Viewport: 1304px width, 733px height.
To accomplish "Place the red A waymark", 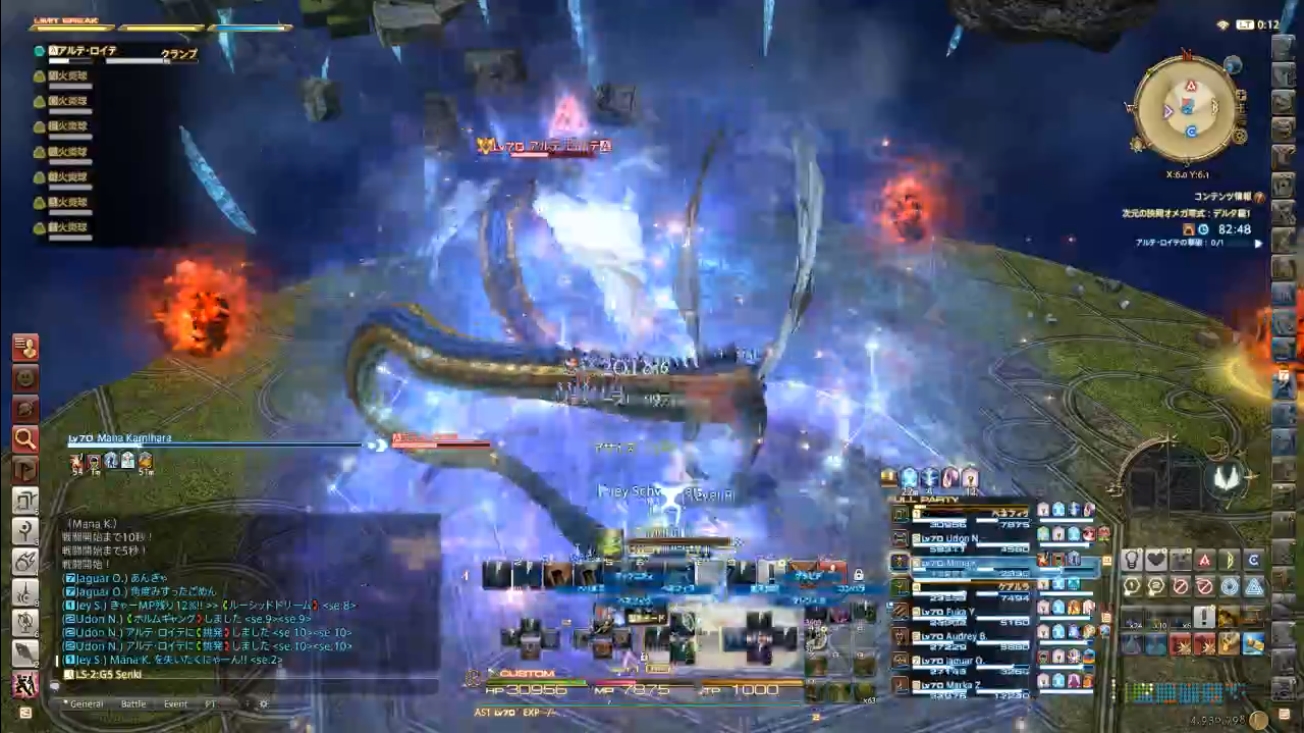I will pyautogui.click(x=1204, y=560).
